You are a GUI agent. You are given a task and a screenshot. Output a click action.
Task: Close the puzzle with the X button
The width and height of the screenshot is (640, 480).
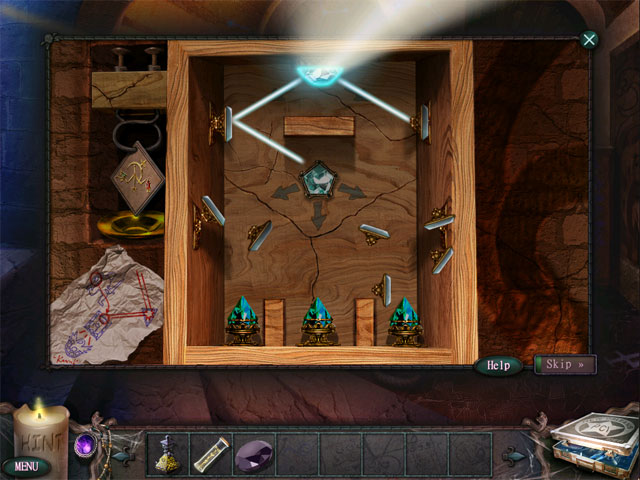pos(589,40)
